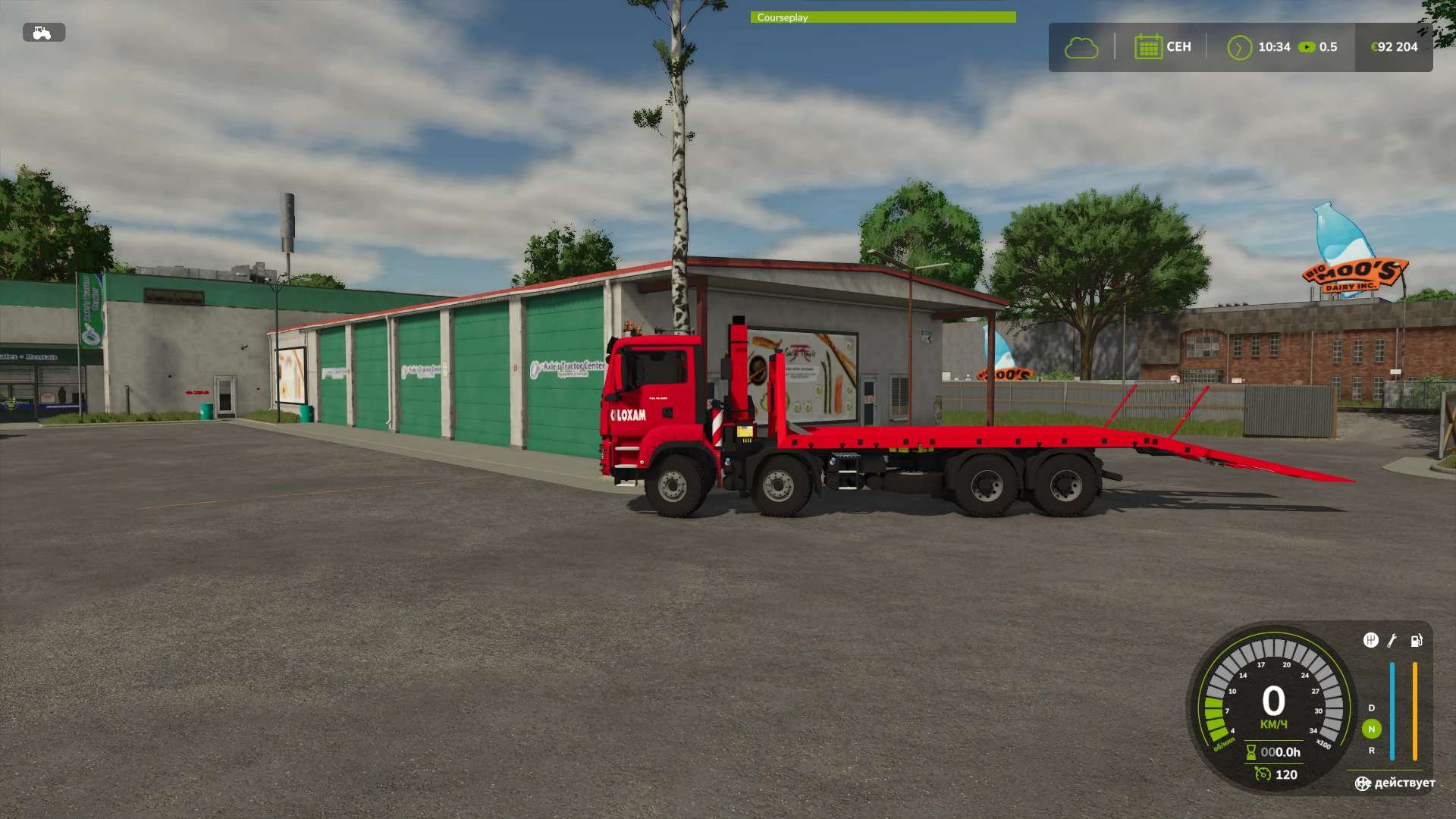Open the cloud weather icon
The height and width of the screenshot is (819, 1456).
(x=1081, y=48)
